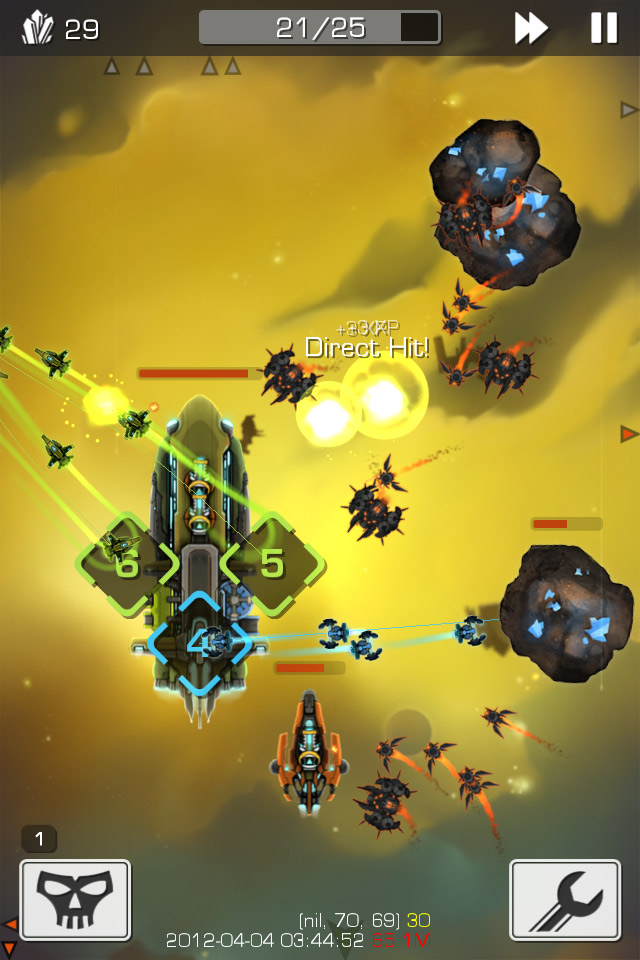Select the blue hangar slot numbered 4
Image resolution: width=640 pixels, height=960 pixels.
tap(198, 643)
